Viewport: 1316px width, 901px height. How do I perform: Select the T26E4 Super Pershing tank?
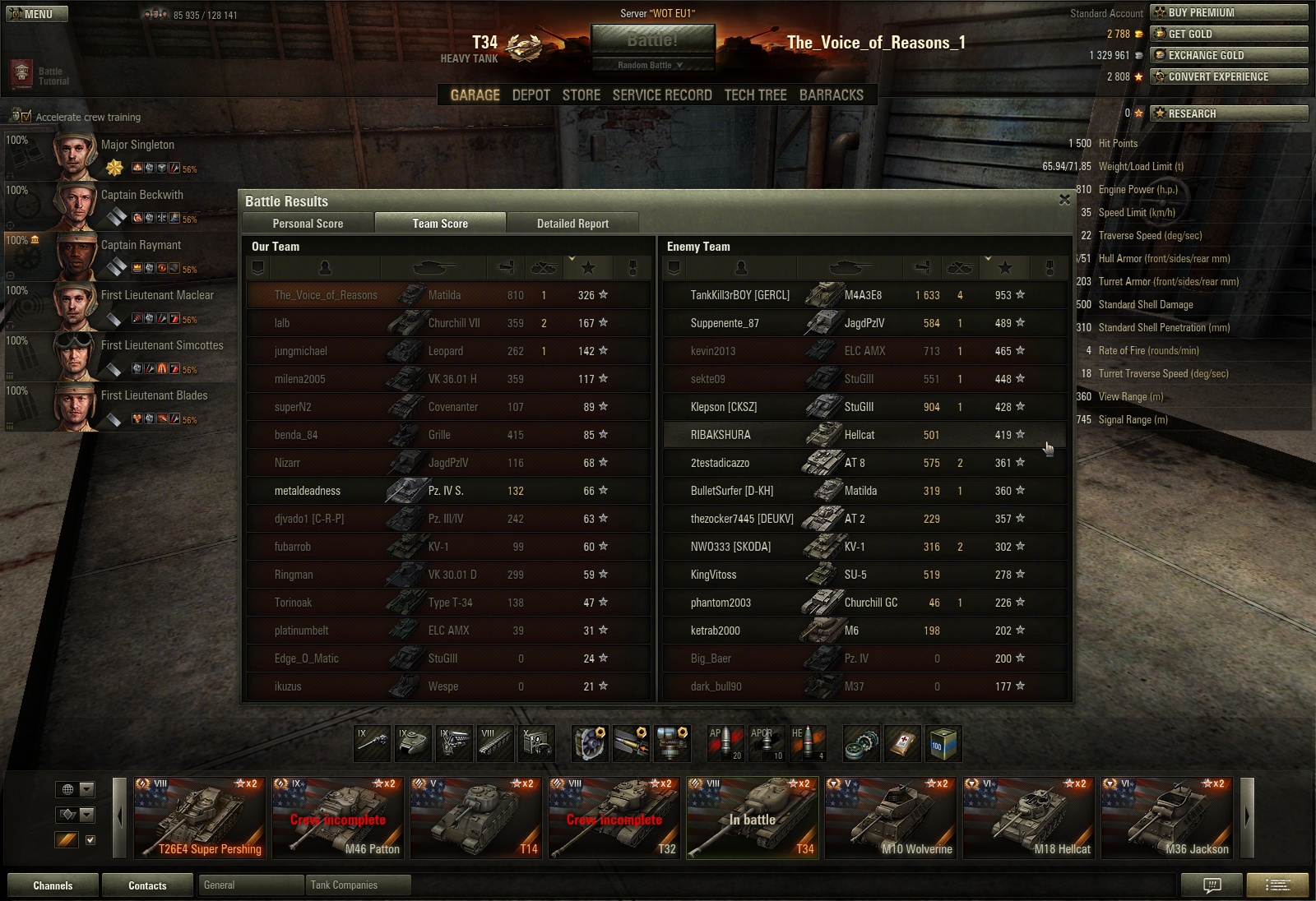pos(200,818)
